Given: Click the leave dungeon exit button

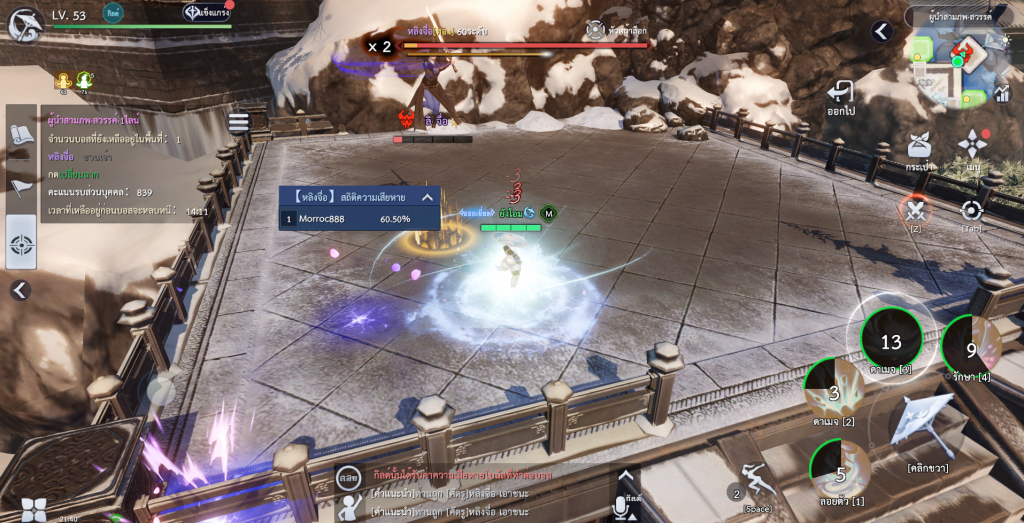Looking at the screenshot, I should (x=840, y=98).
